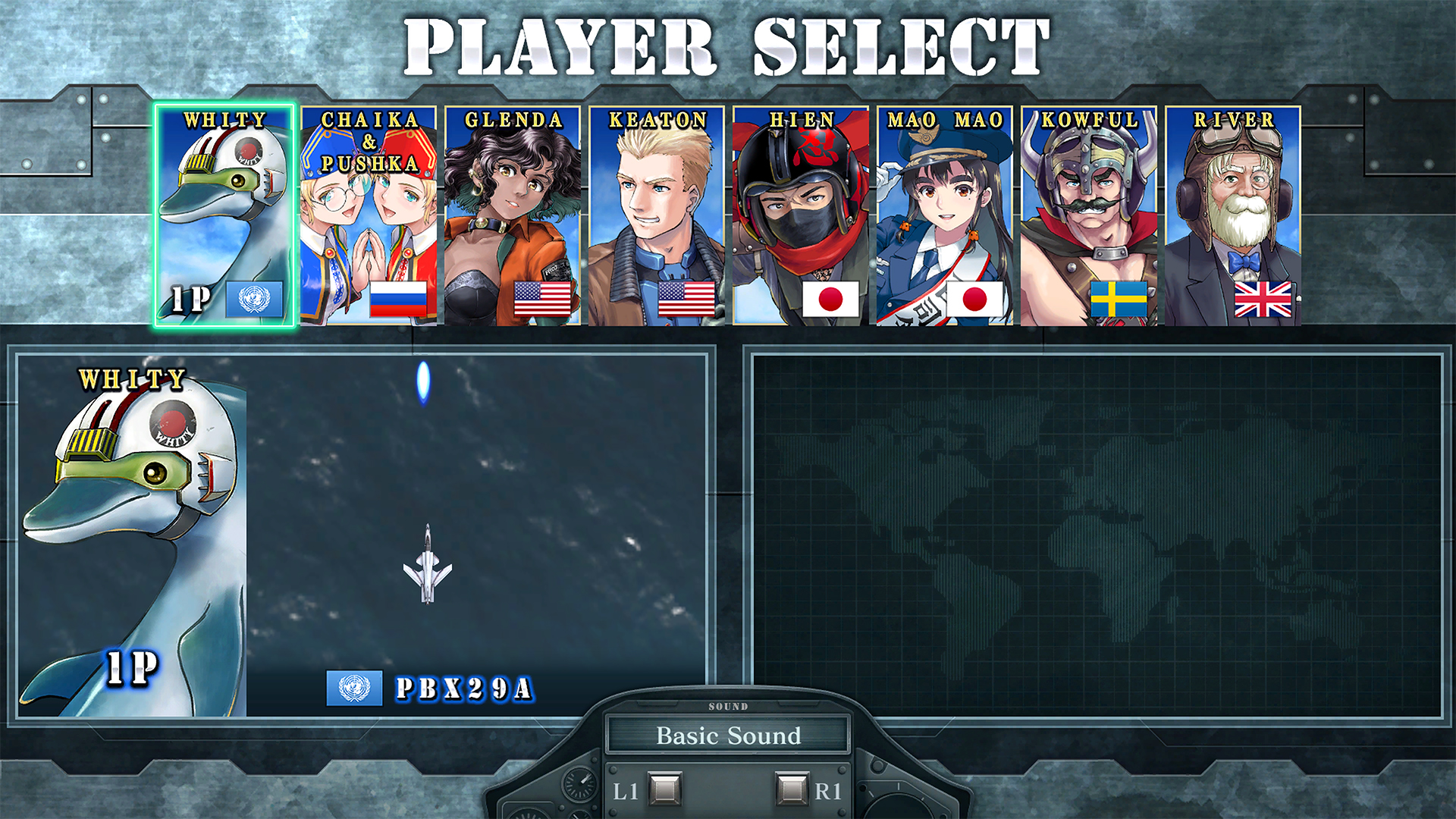Select Keaton's character portrait
The height and width of the screenshot is (819, 1456).
pyautogui.click(x=657, y=216)
